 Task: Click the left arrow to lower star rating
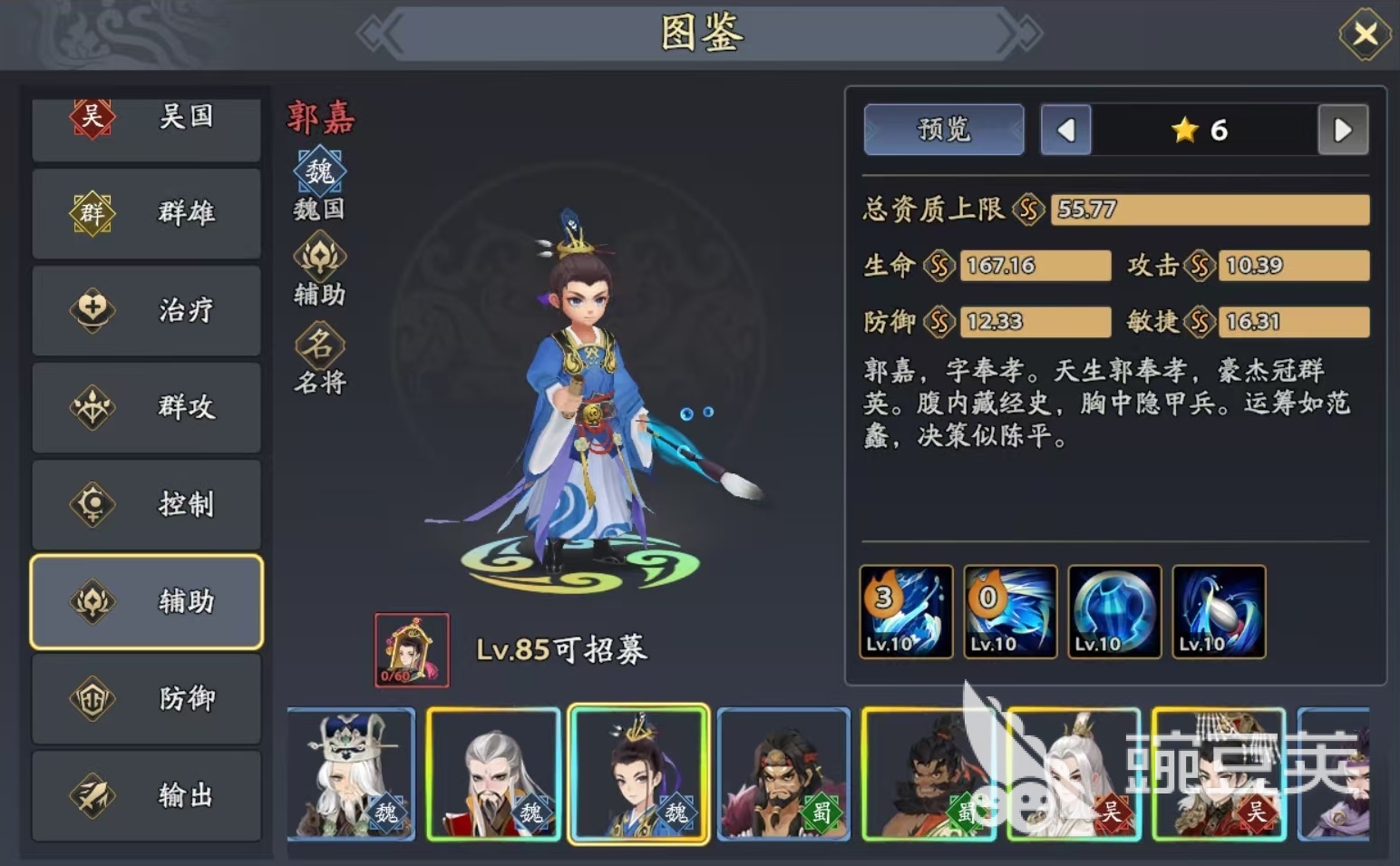click(1065, 130)
